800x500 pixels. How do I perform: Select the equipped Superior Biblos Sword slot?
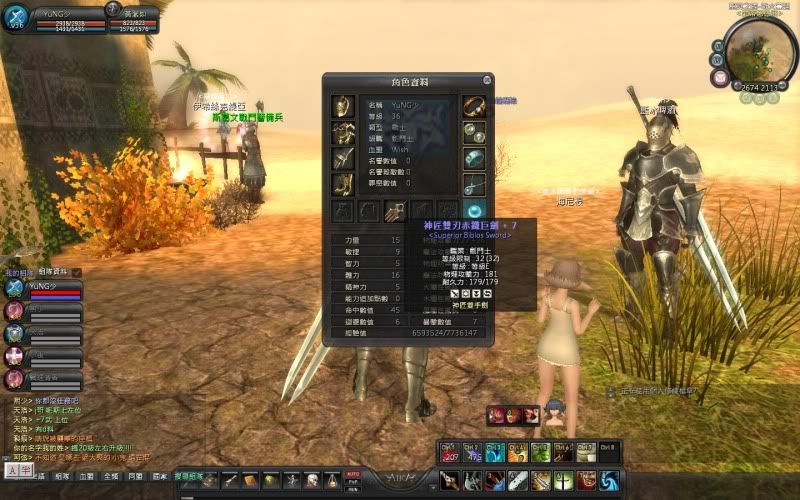[x=395, y=210]
